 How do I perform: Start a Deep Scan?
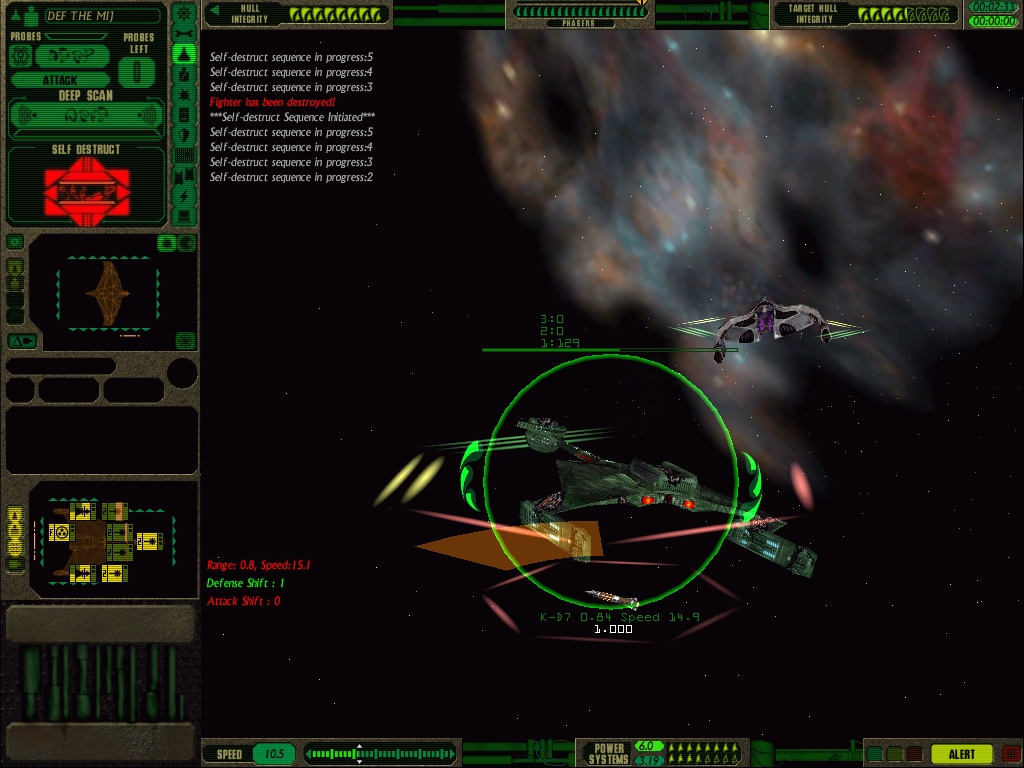tap(86, 116)
